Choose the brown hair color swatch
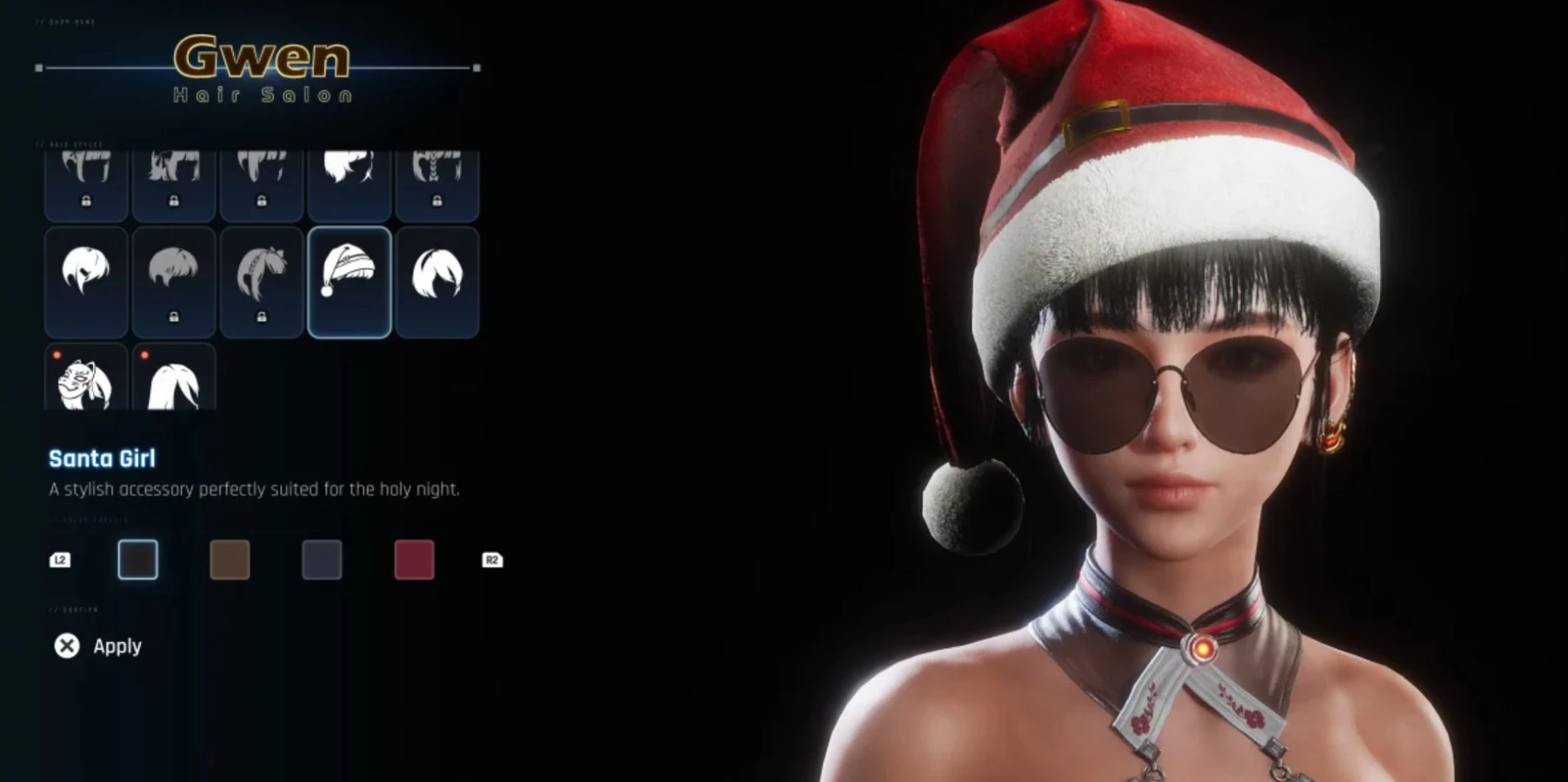1568x782 pixels. pos(230,559)
